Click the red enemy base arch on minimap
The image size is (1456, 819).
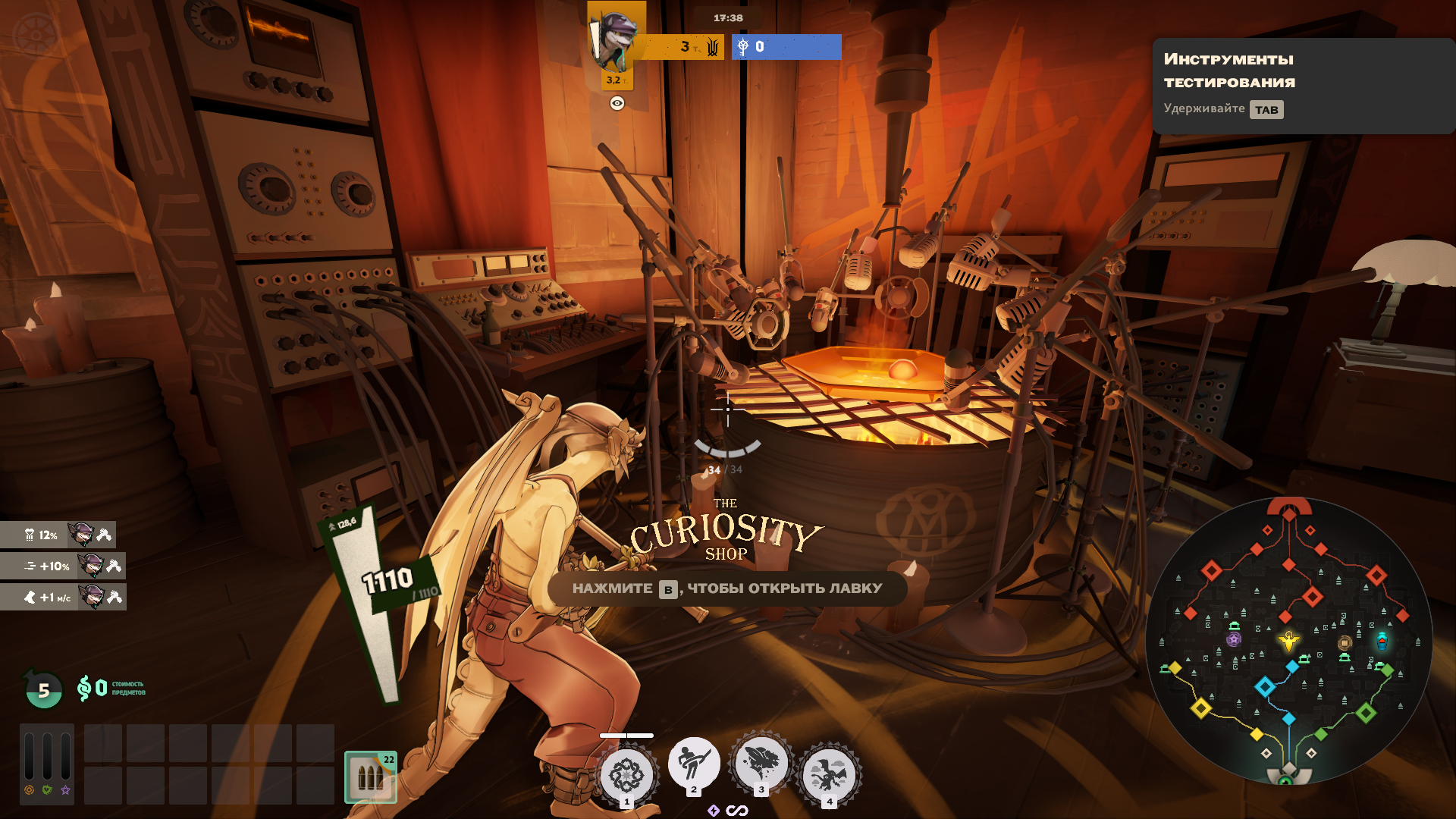click(x=1289, y=507)
